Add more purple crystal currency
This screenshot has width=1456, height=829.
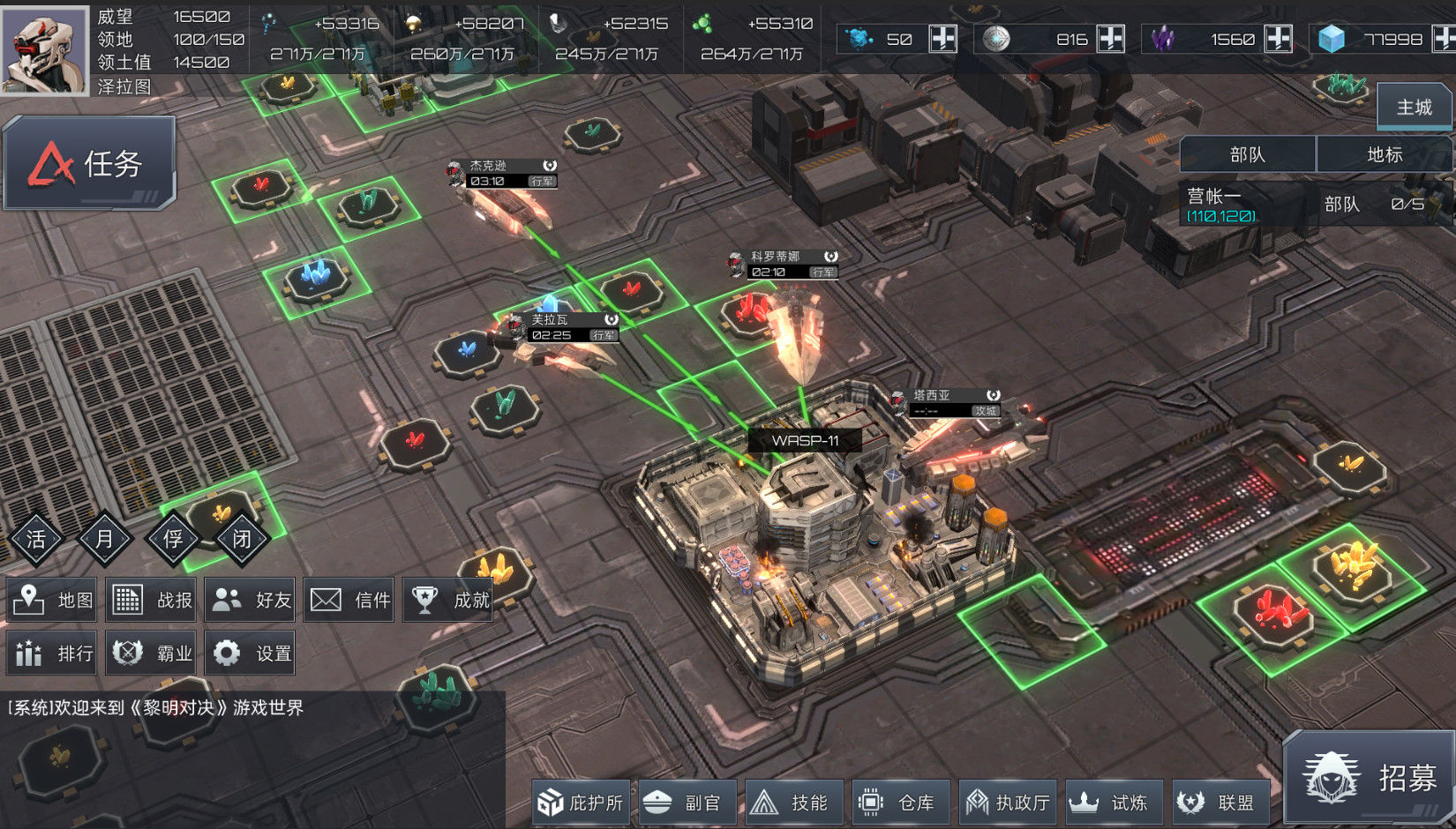(x=1278, y=39)
